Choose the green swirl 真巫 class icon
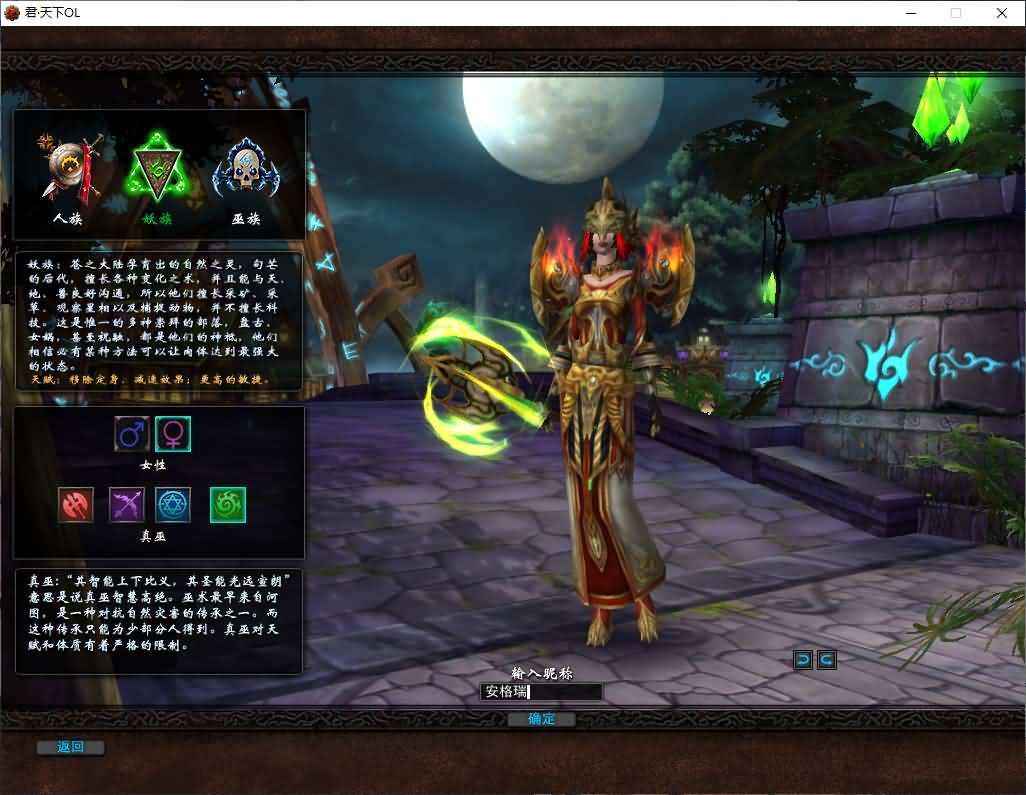 point(227,505)
